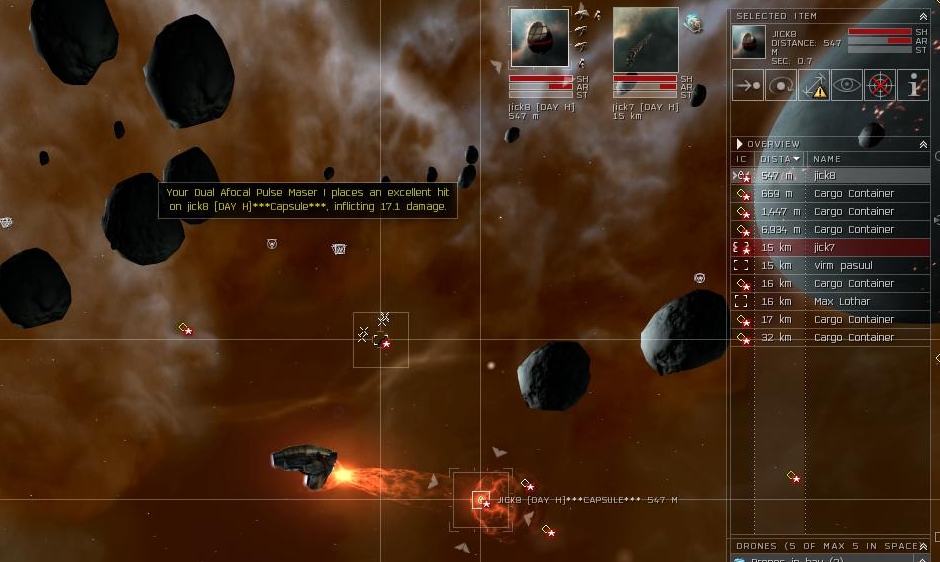Click the jick7 locked target portrait
Screen dimensions: 940x562
[x=645, y=38]
